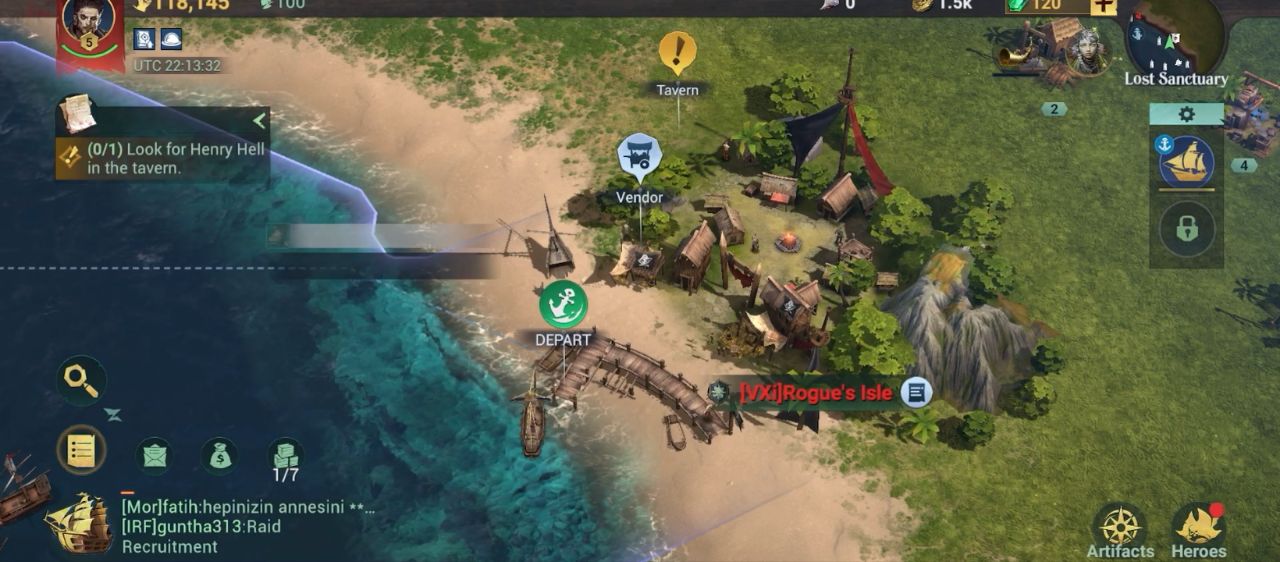
Task: Open Rogue's Isle info document icon
Action: (916, 392)
